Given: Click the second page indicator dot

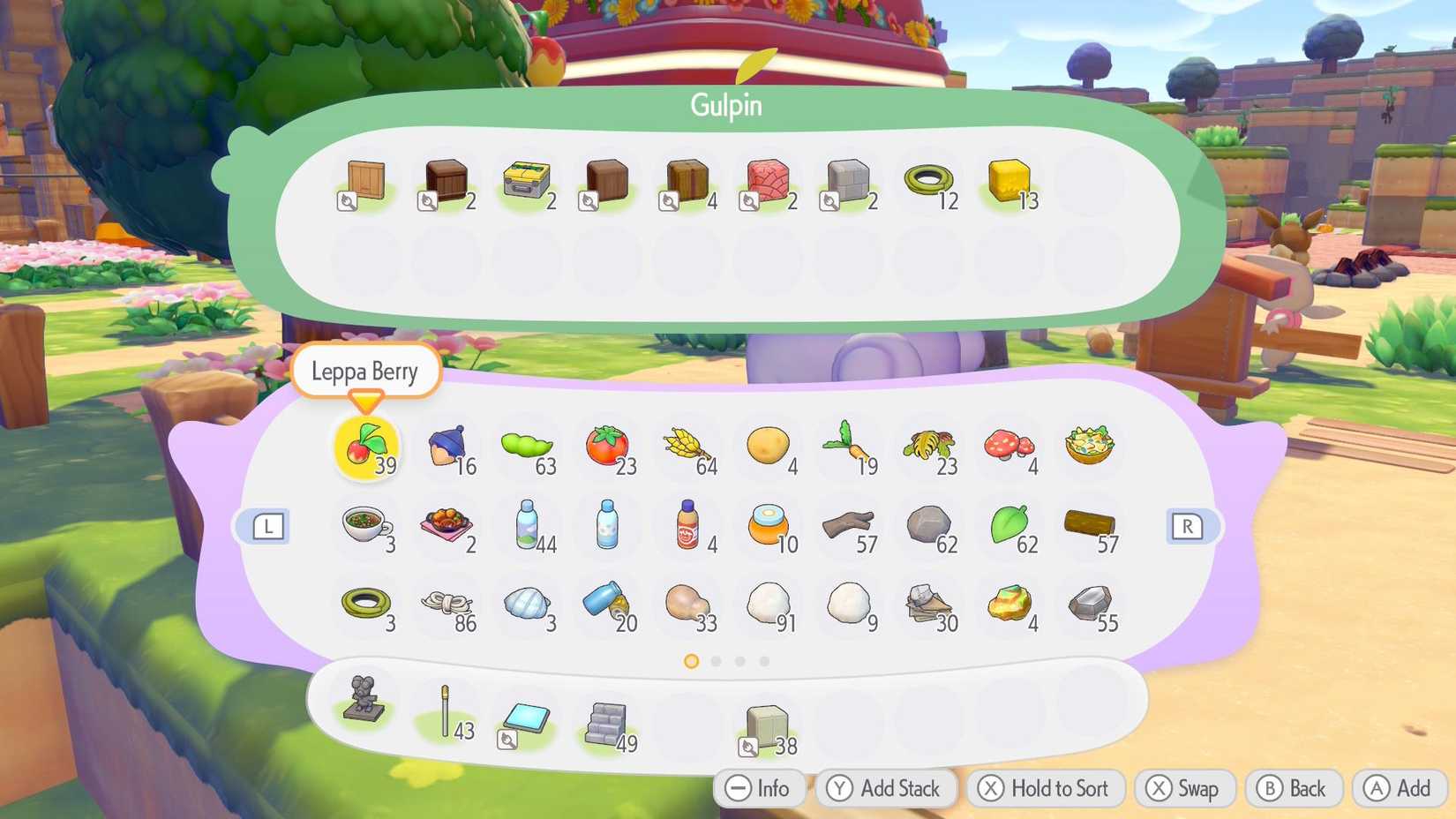Looking at the screenshot, I should [716, 660].
